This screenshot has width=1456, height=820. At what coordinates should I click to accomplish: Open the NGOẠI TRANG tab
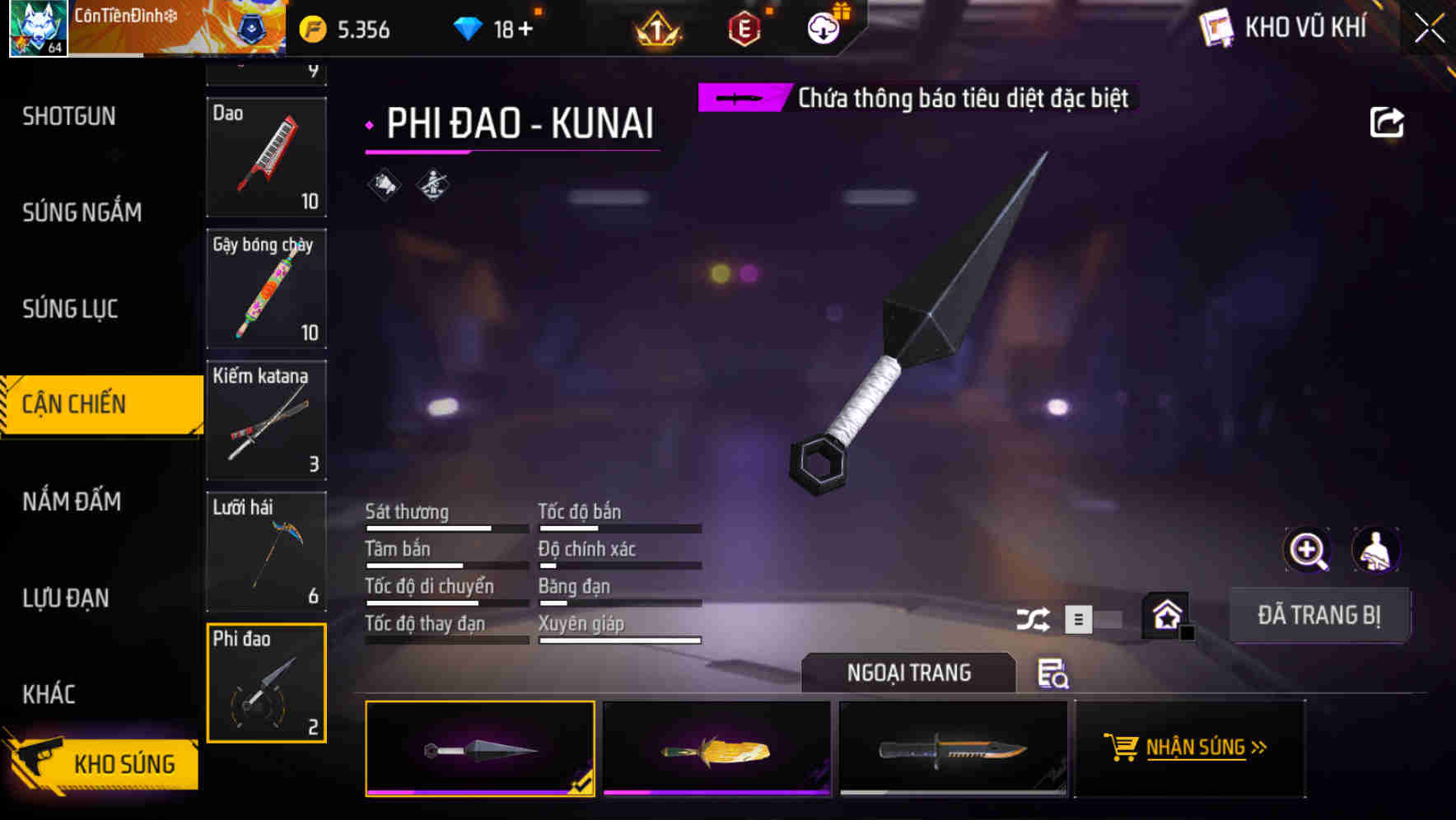tap(909, 673)
